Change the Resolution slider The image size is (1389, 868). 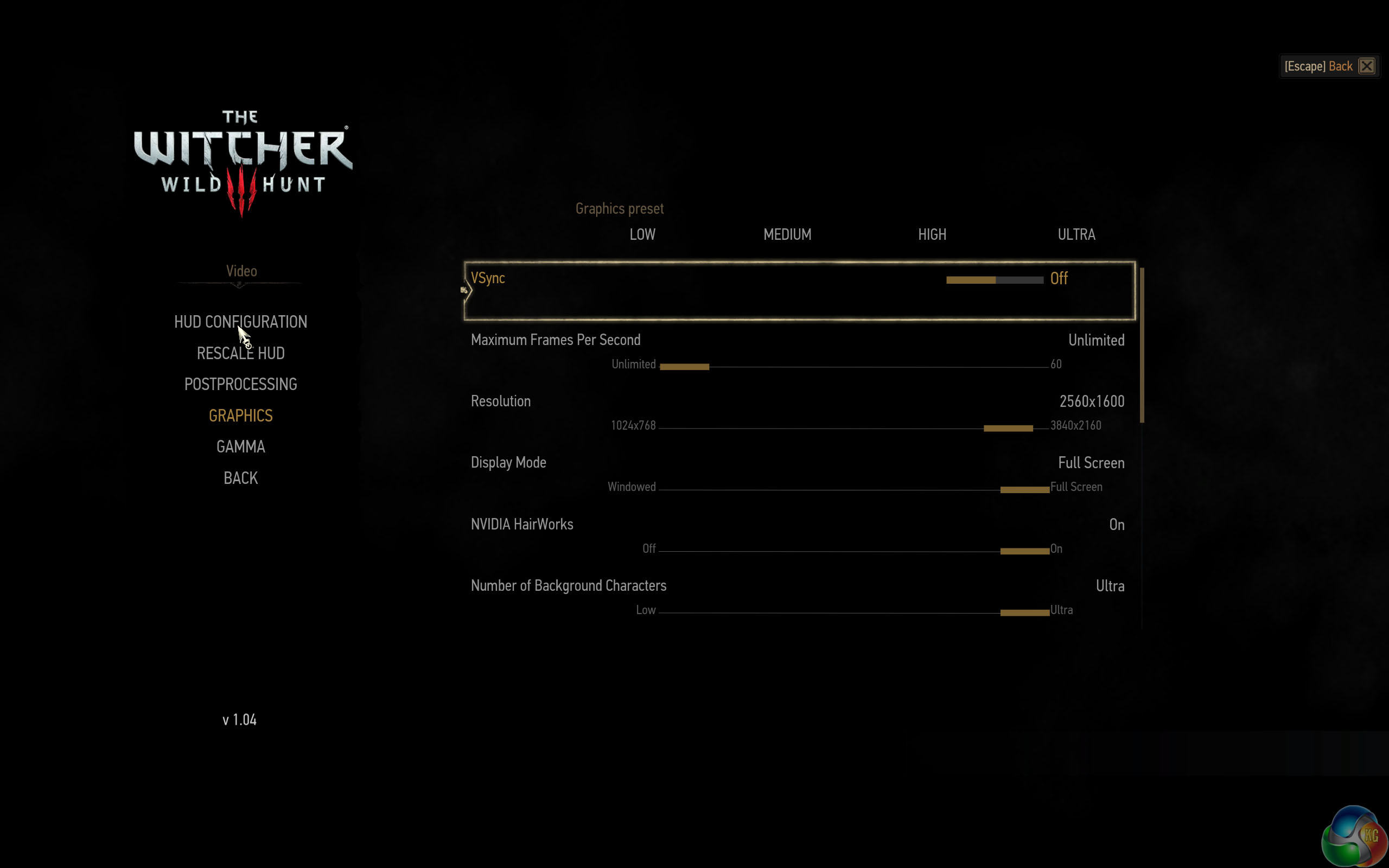(x=854, y=428)
